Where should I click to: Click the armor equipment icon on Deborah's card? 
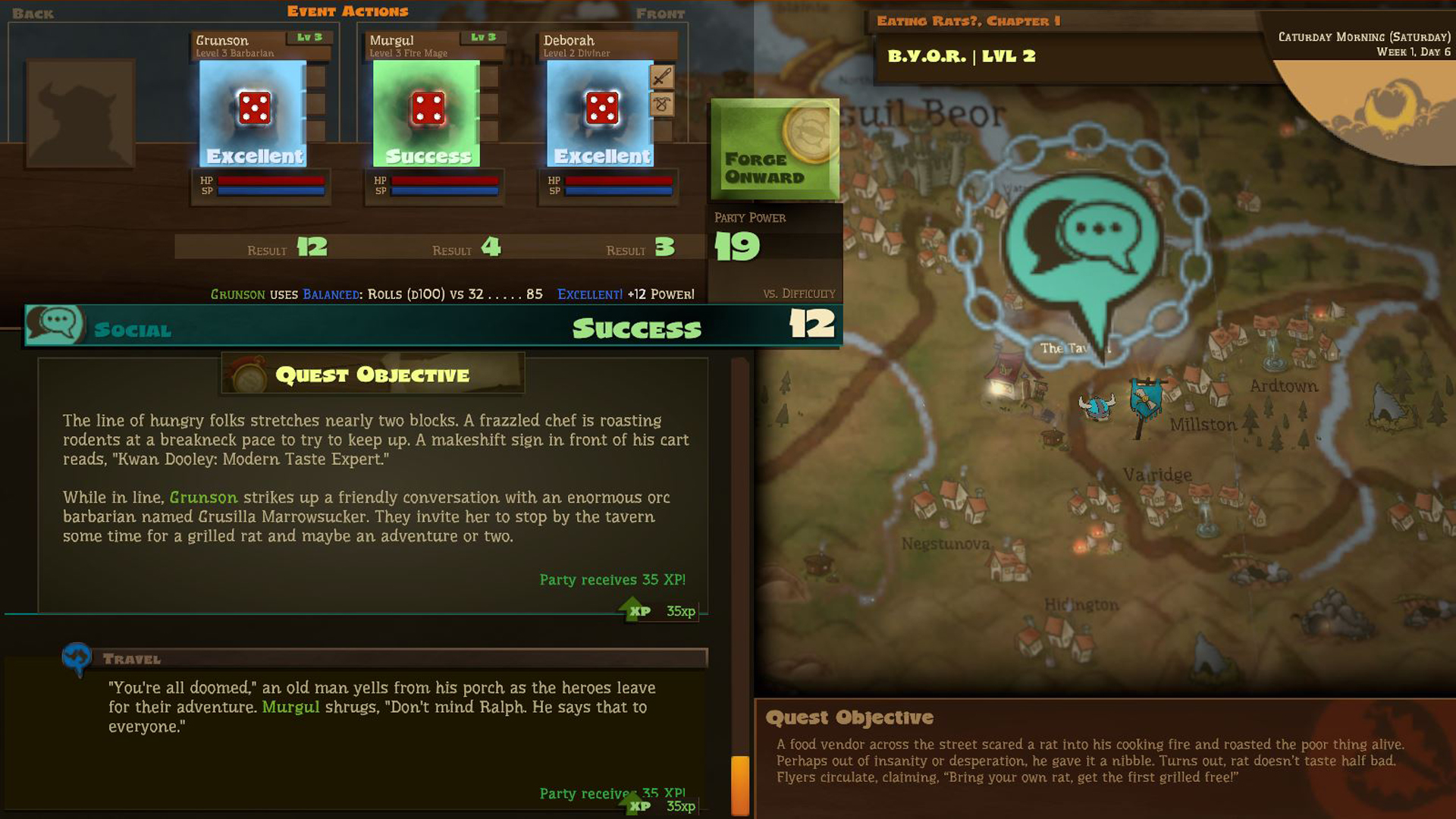662,105
